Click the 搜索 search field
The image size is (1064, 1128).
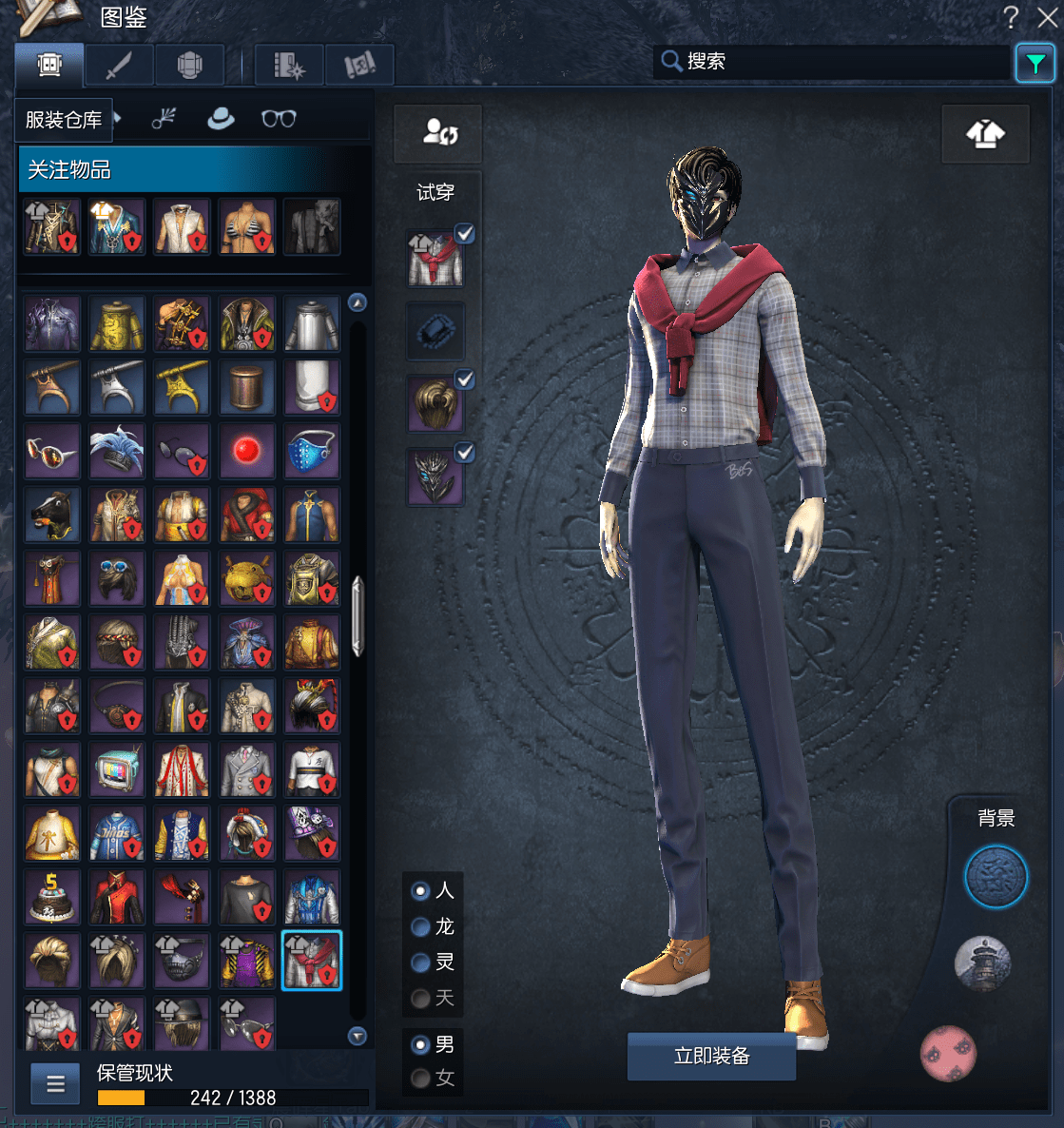click(x=837, y=62)
